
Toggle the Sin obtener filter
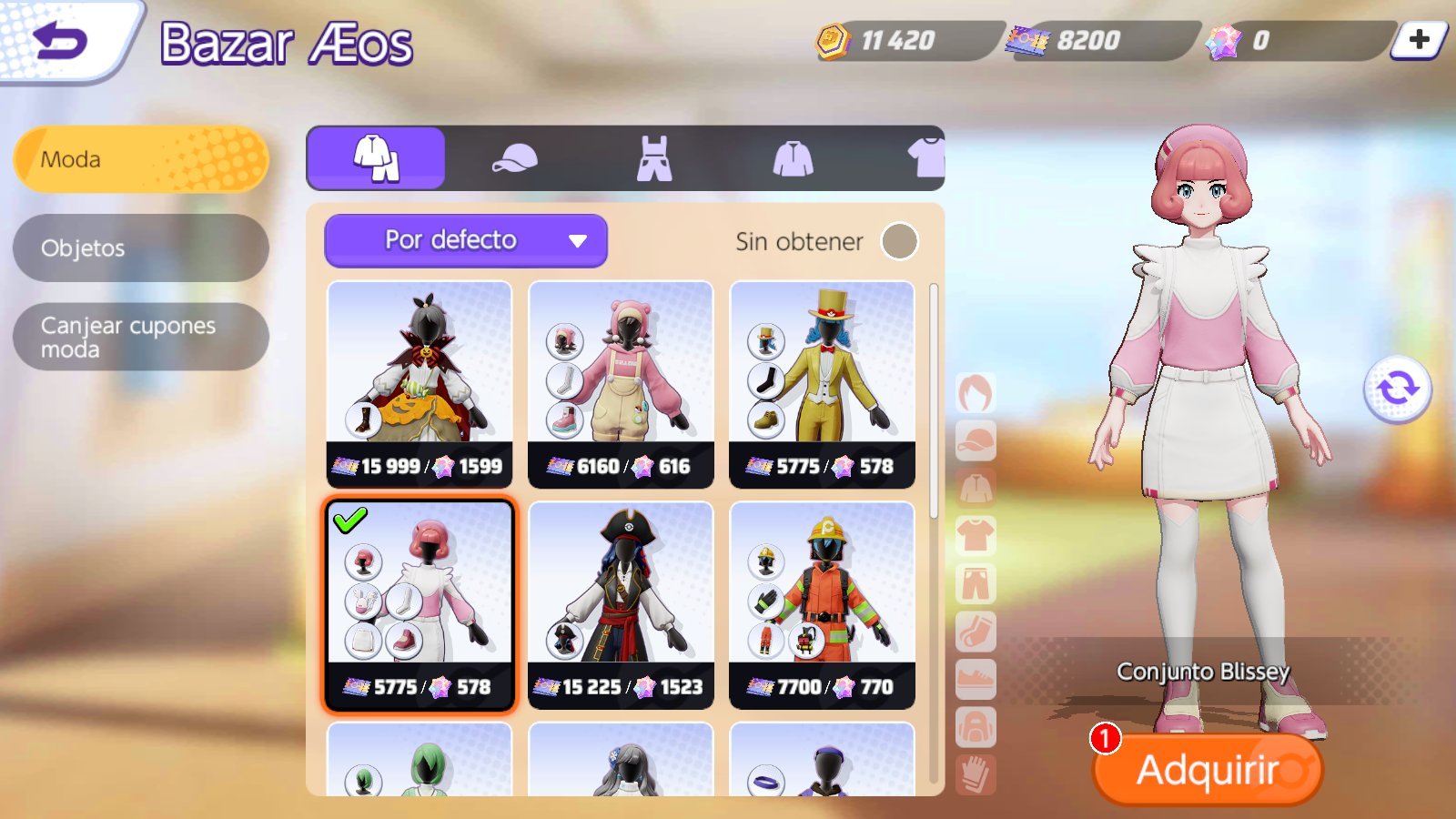click(899, 241)
